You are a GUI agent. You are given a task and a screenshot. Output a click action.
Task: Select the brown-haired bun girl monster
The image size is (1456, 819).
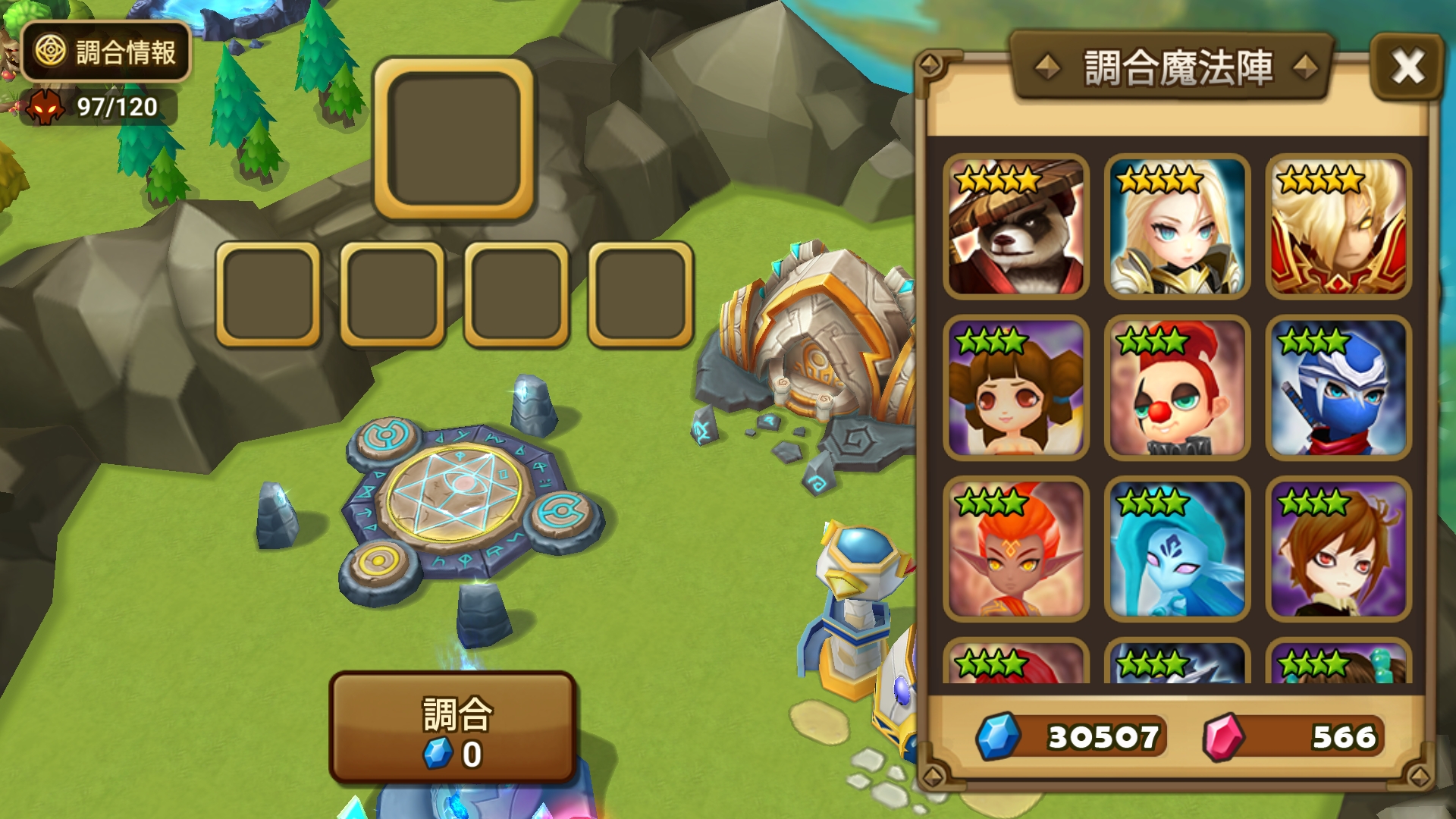pyautogui.click(x=1016, y=388)
